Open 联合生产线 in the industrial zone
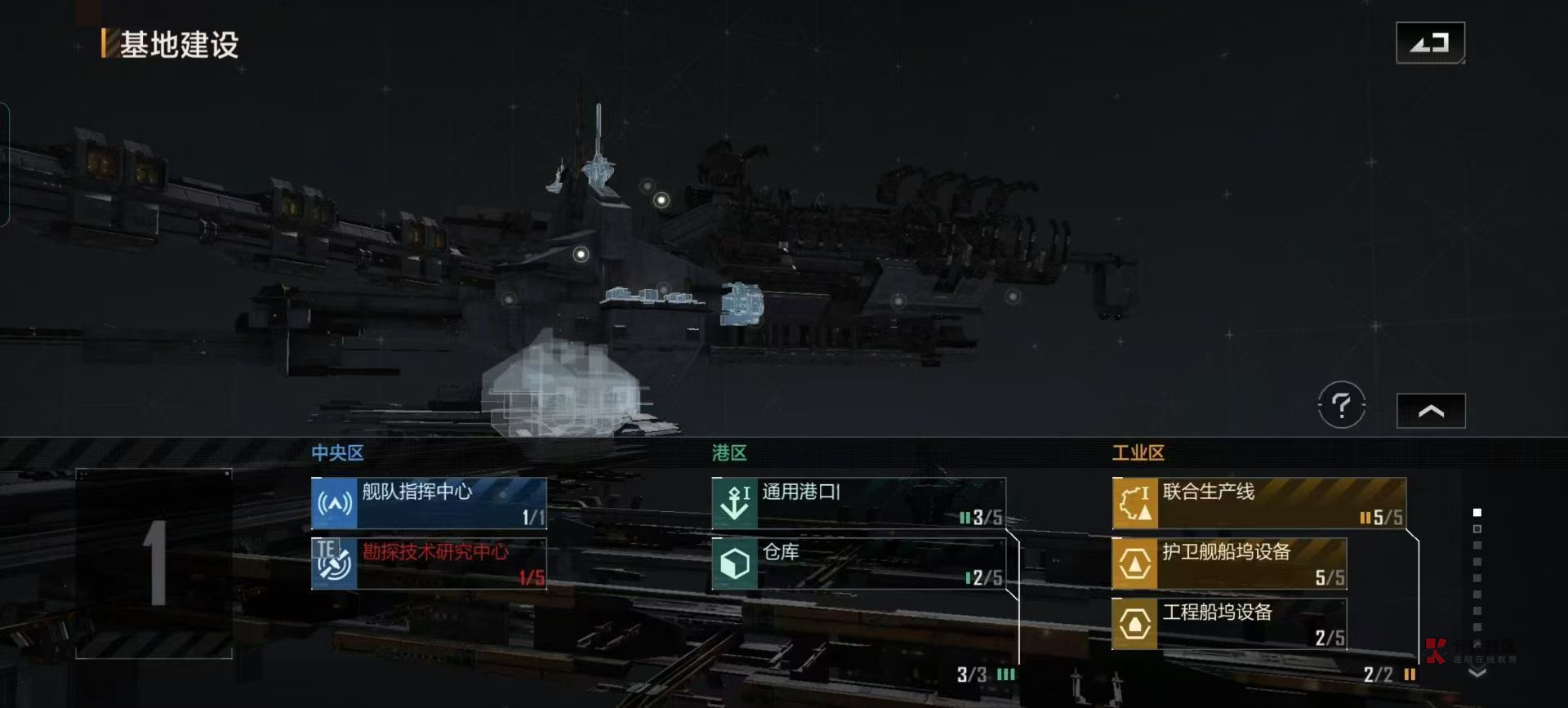1568x708 pixels. point(1258,503)
